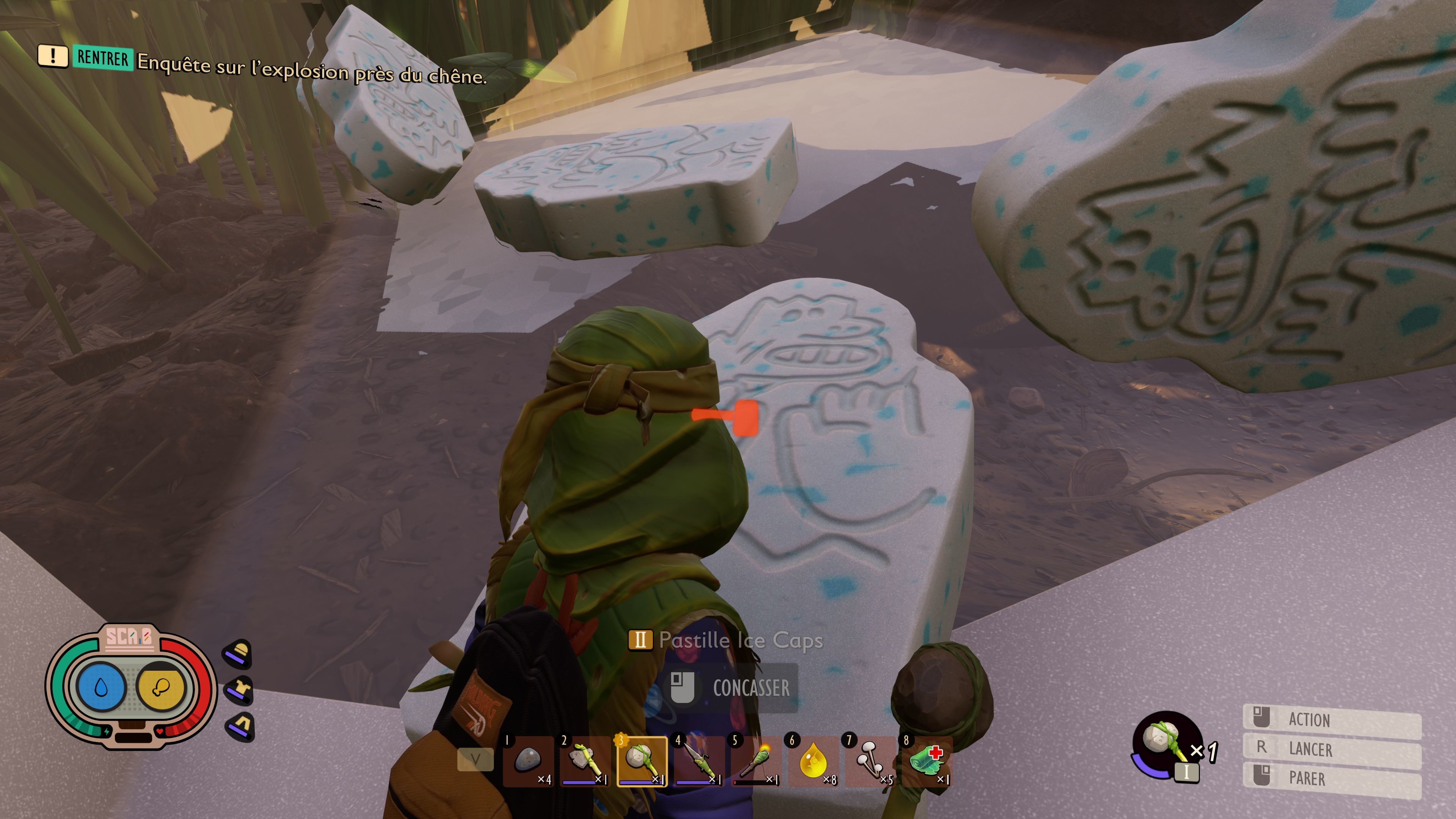Select the yellow droplet item slot
The width and height of the screenshot is (1456, 819).
click(x=813, y=761)
